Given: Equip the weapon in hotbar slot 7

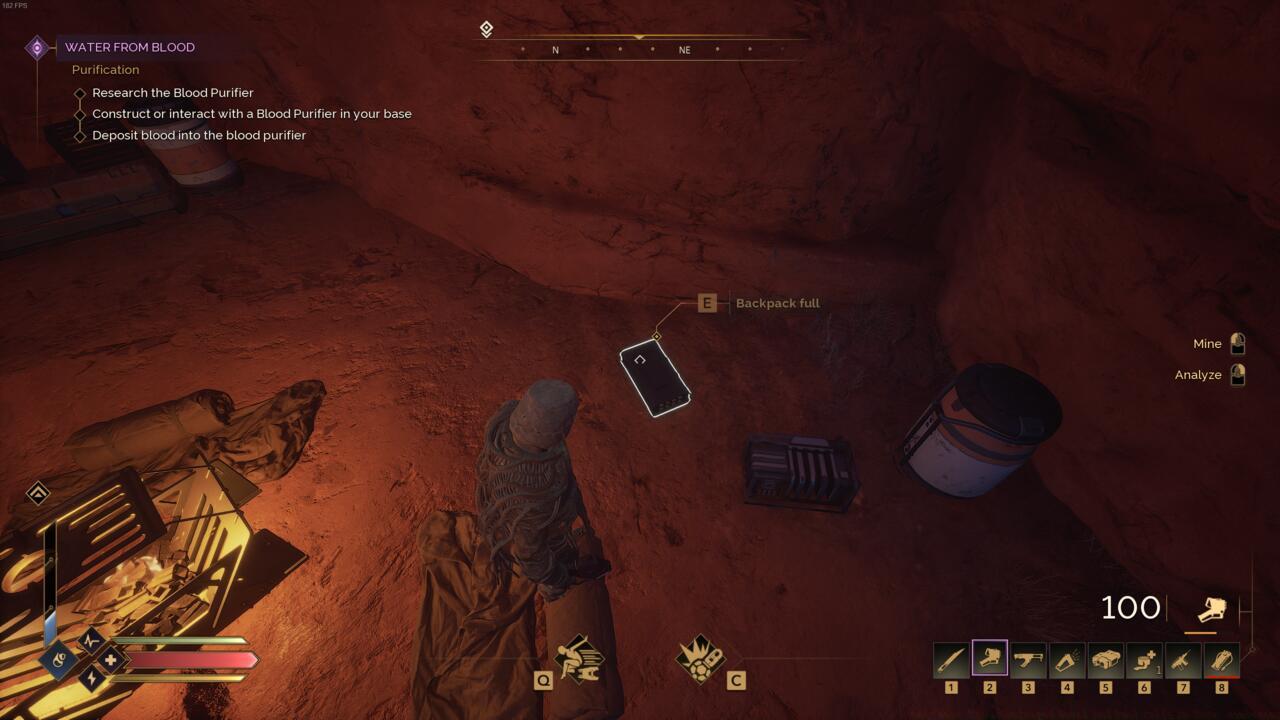Looking at the screenshot, I should pos(1180,660).
